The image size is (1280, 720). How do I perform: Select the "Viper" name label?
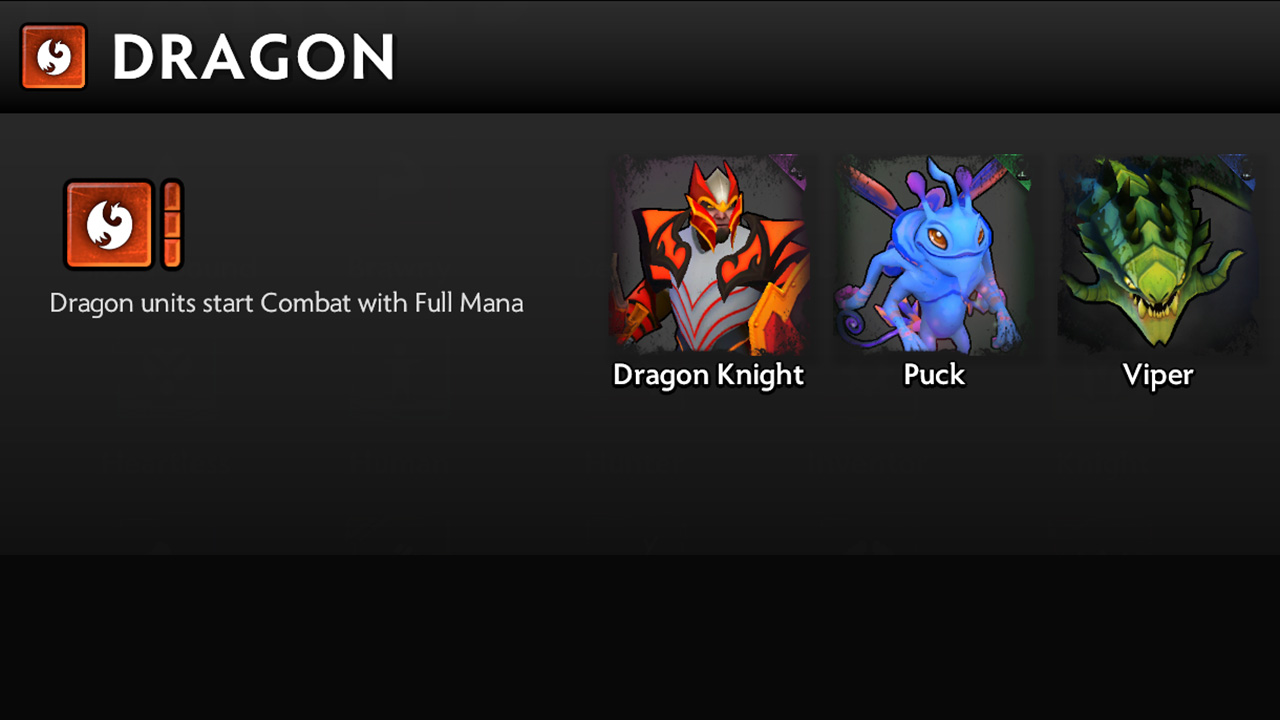[x=1158, y=375]
